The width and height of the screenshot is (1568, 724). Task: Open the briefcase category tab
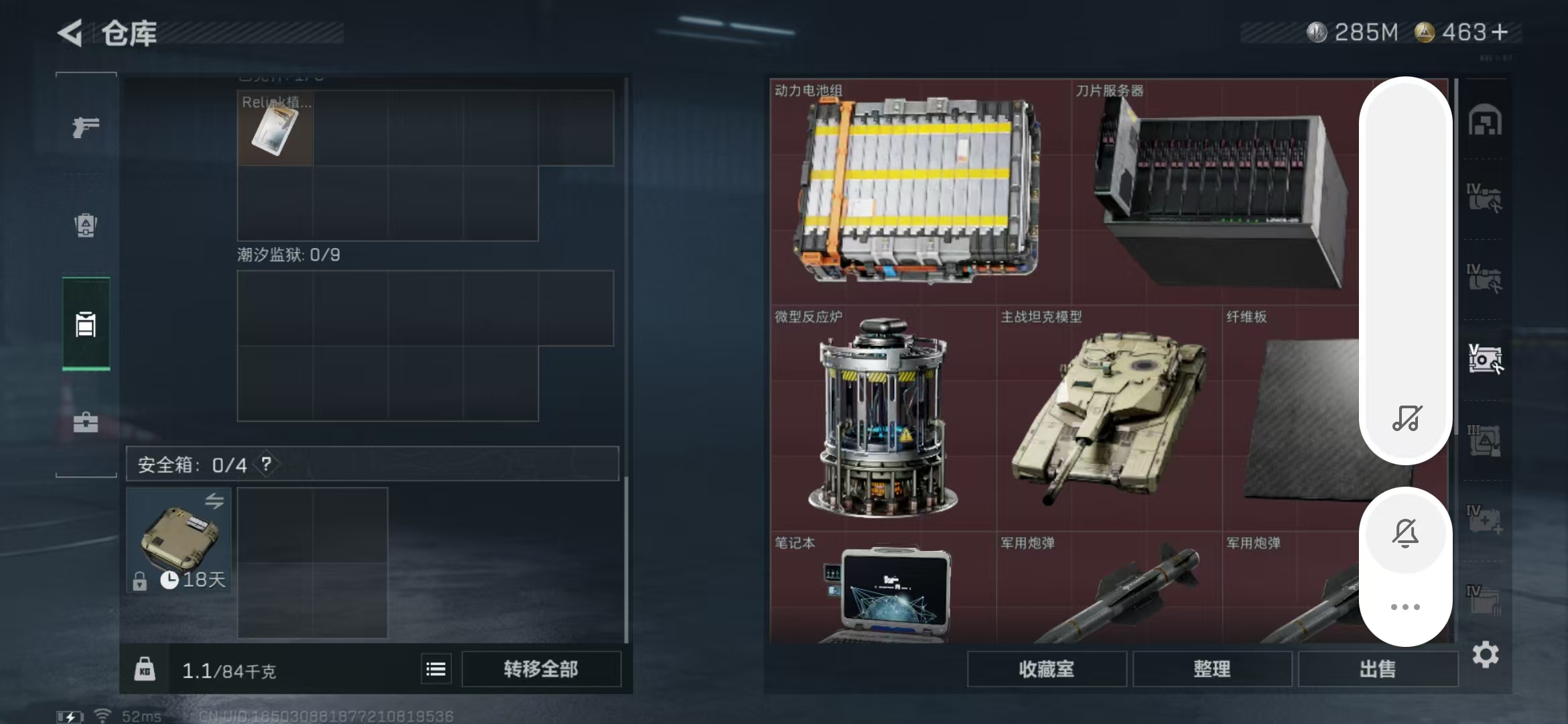(86, 422)
